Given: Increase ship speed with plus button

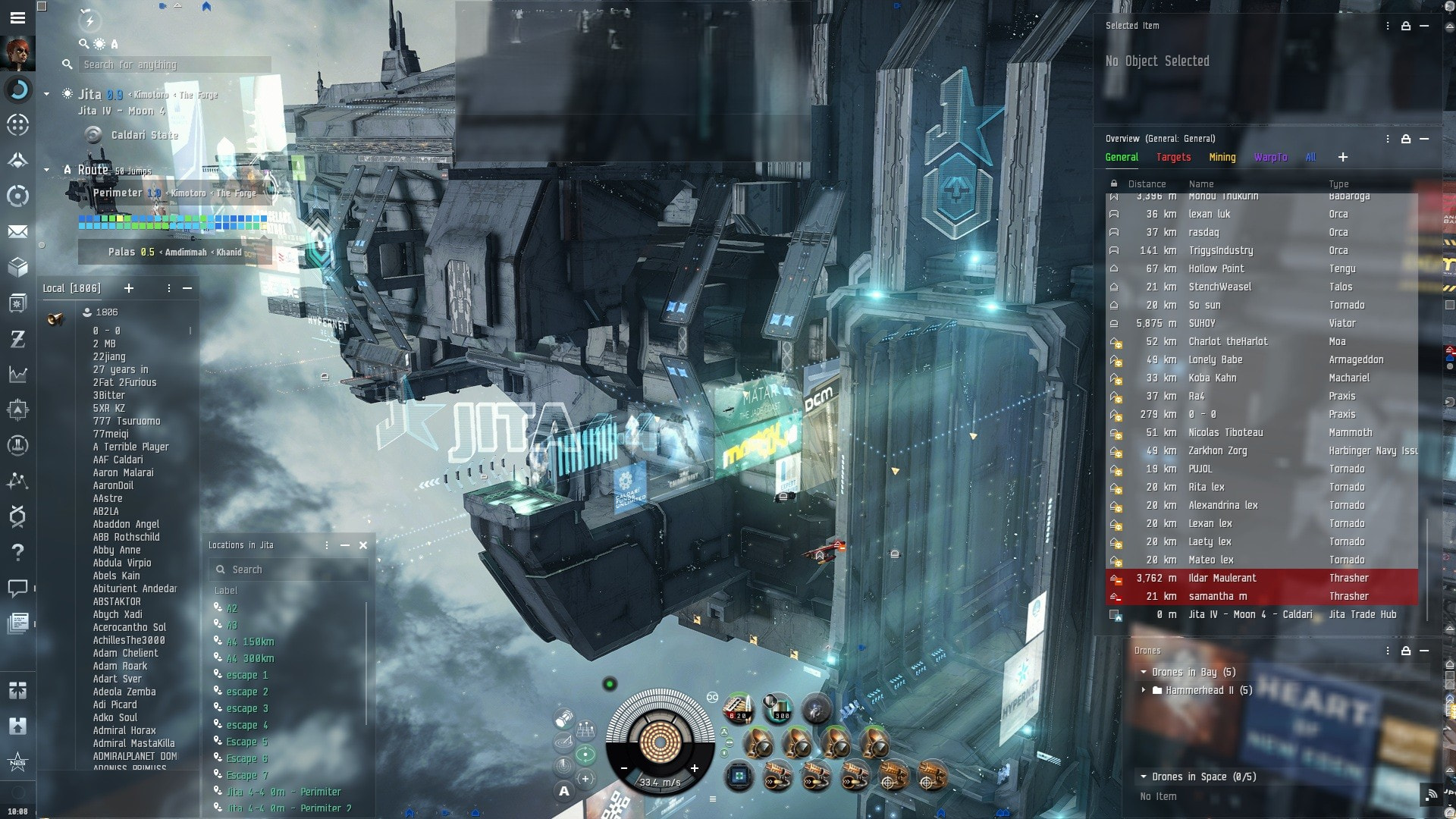Looking at the screenshot, I should 694,768.
